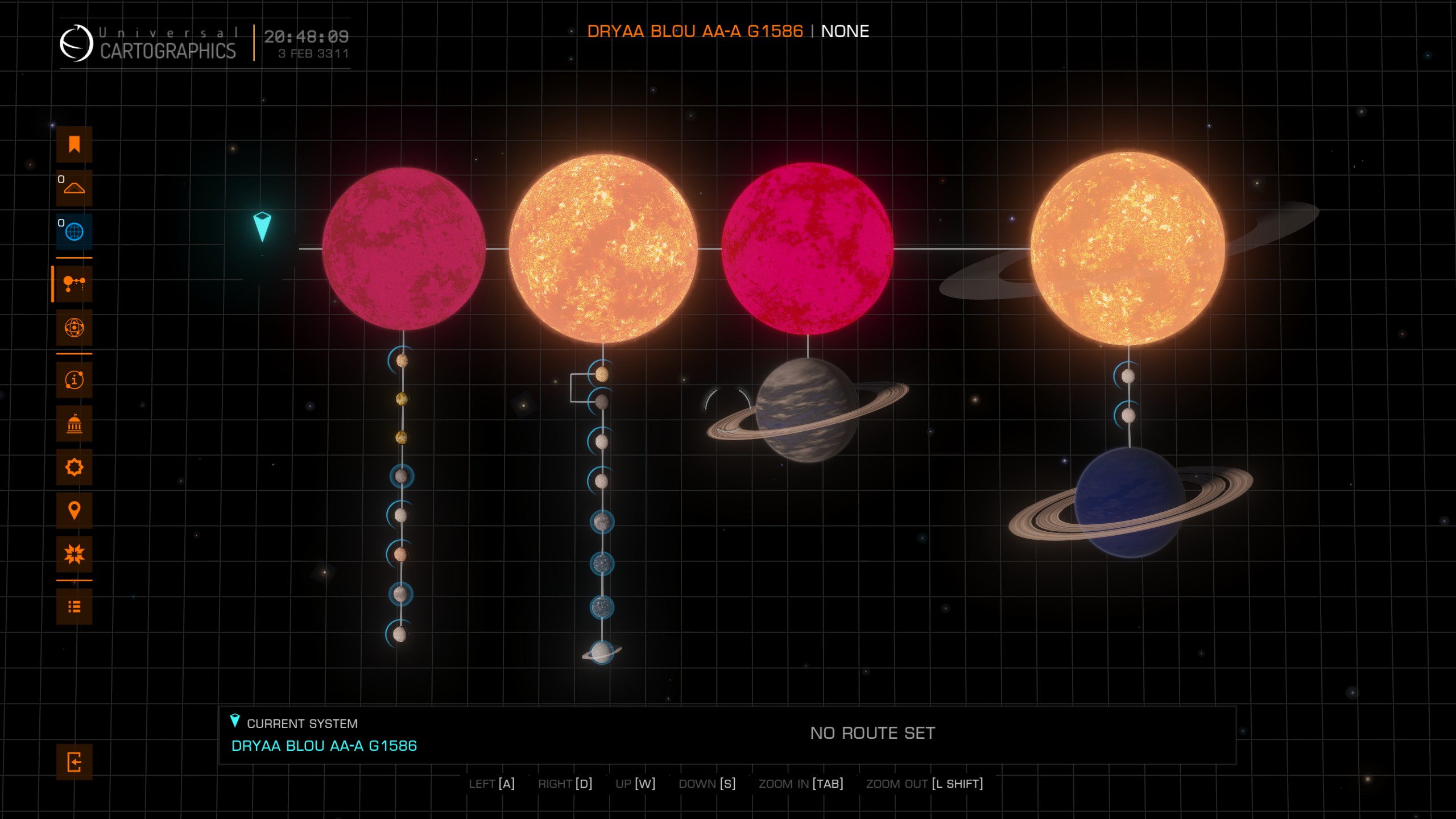This screenshot has height=819, width=1456.
Task: Toggle the blue globe icon filter
Action: pos(74,231)
